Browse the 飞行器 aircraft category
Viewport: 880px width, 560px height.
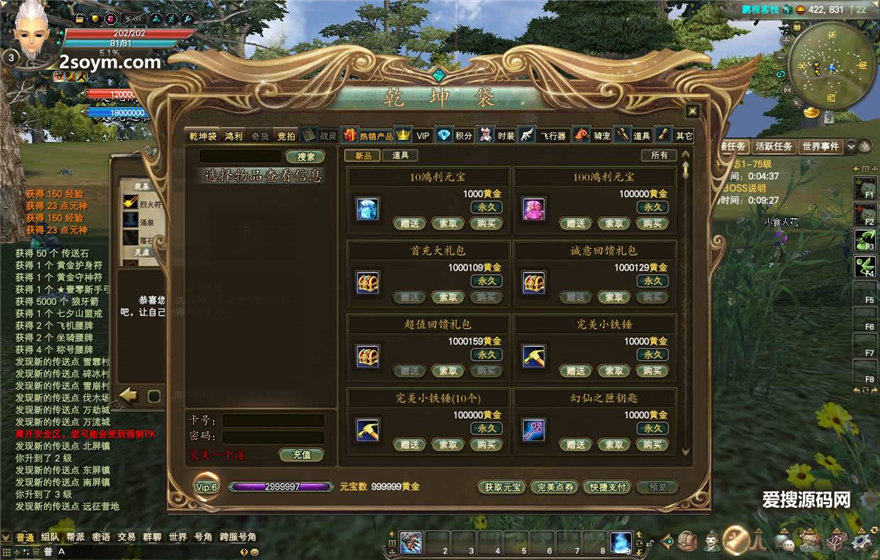(x=553, y=135)
